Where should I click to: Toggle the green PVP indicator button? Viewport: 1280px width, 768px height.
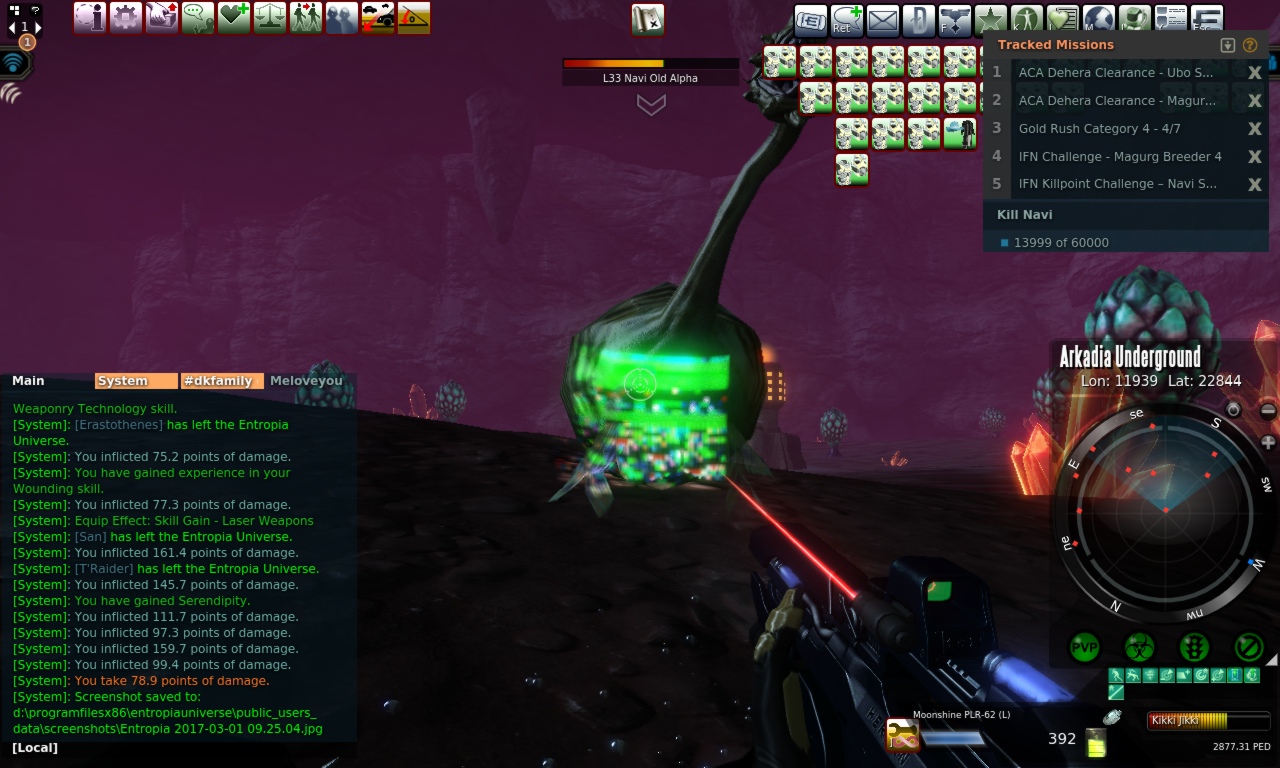click(1085, 647)
